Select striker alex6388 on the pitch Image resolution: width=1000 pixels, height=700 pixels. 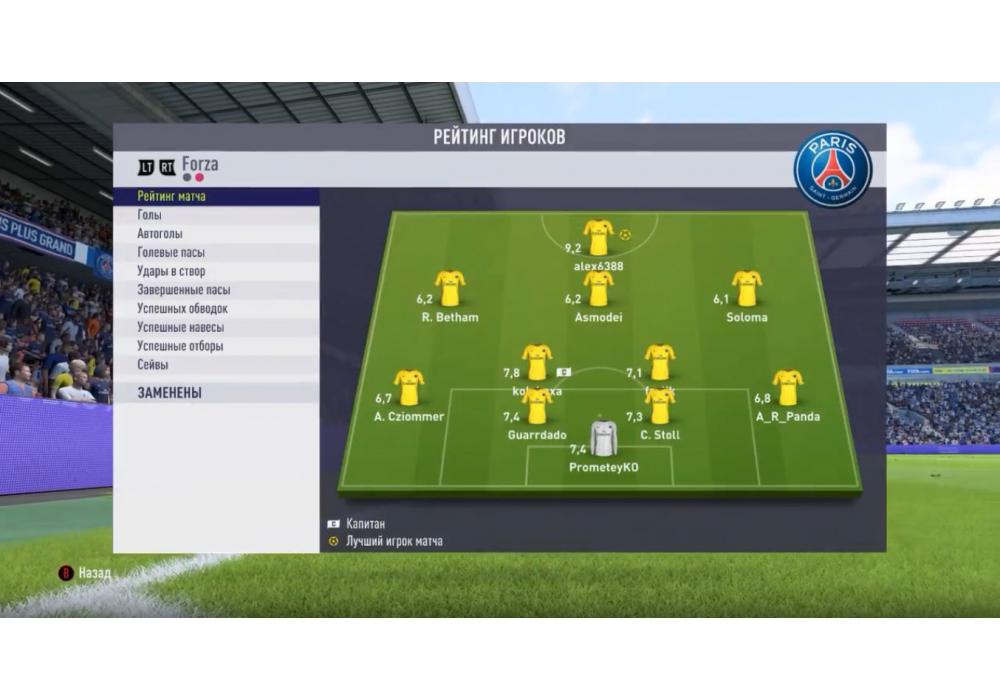pyautogui.click(x=598, y=237)
